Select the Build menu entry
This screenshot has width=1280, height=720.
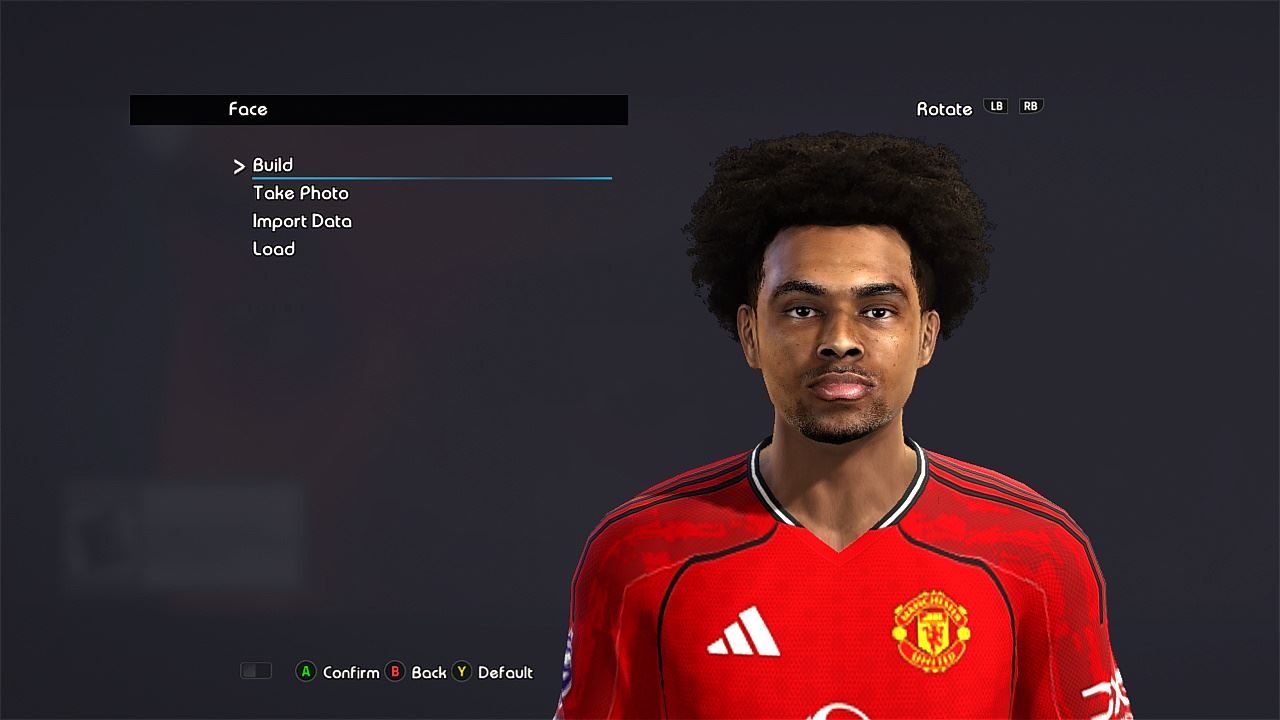[273, 165]
